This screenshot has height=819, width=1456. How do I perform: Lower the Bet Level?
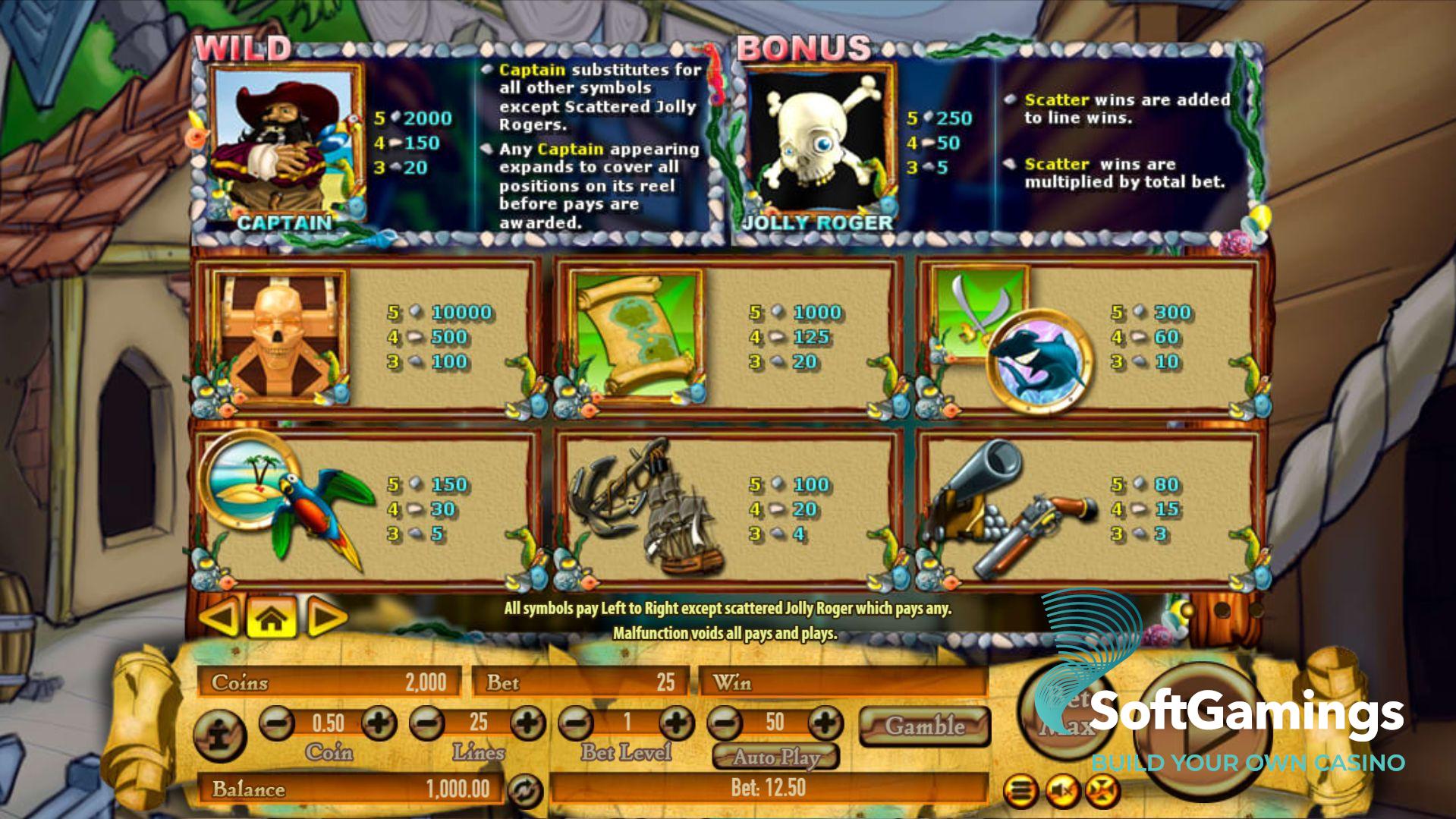pyautogui.click(x=576, y=722)
